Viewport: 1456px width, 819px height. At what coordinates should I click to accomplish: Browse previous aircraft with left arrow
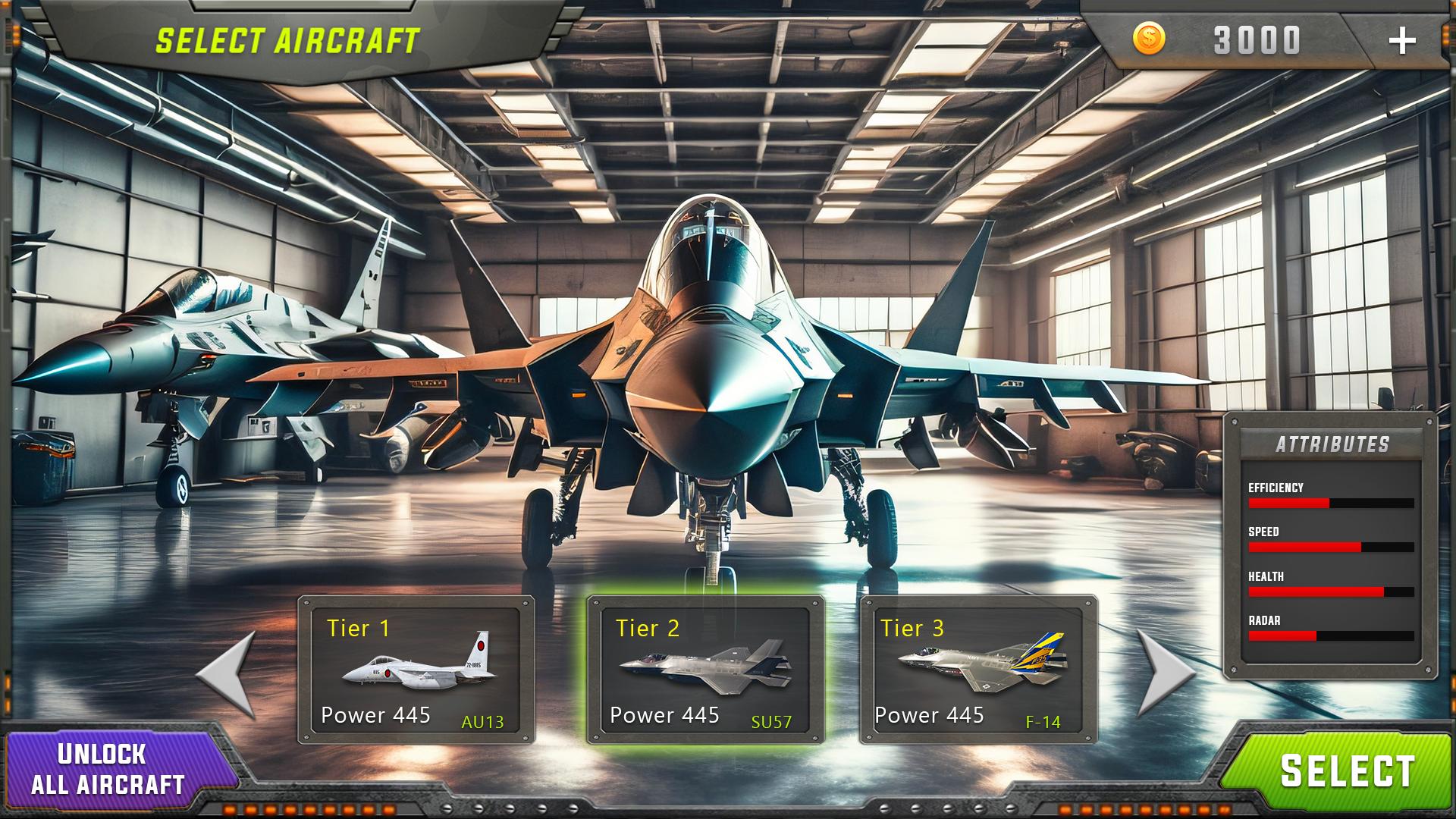click(x=227, y=675)
